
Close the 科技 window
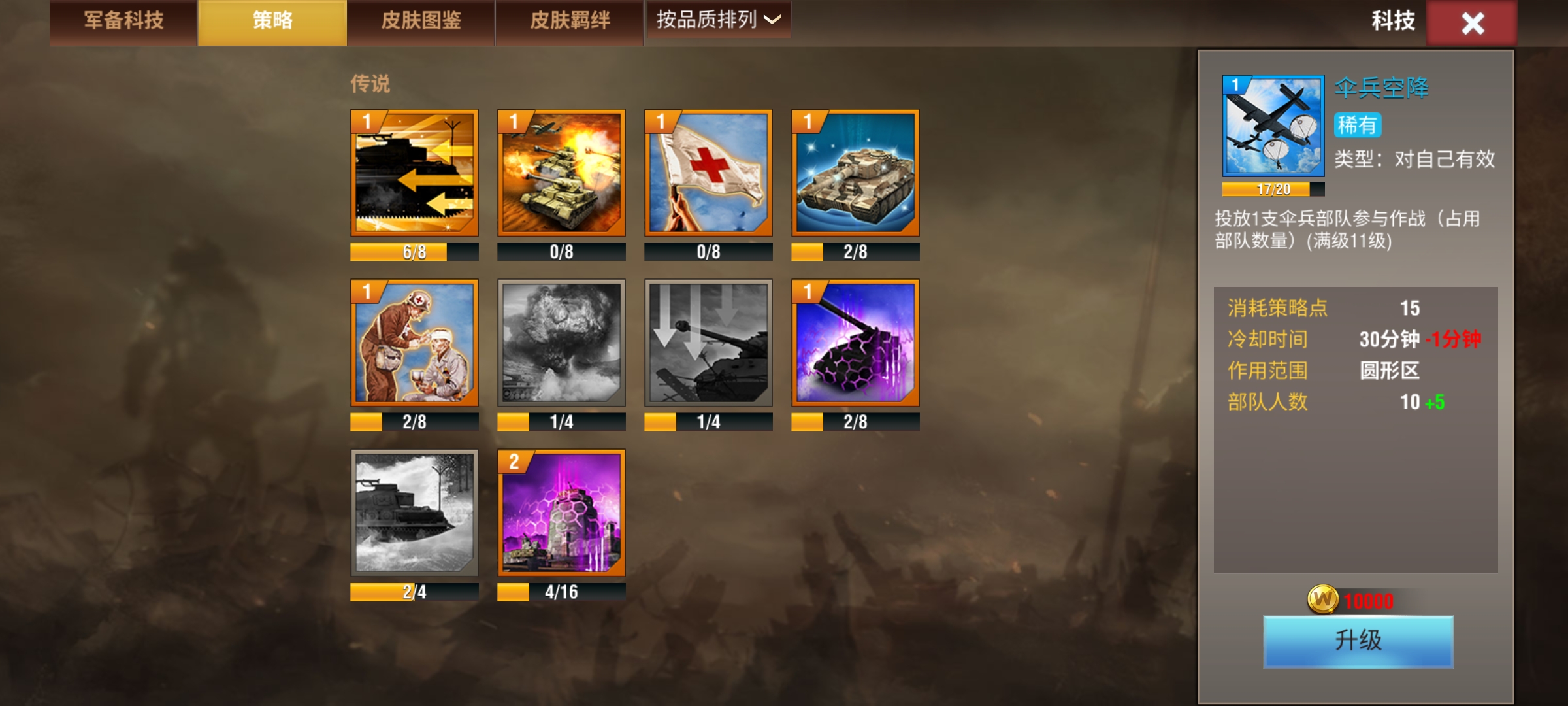[x=1472, y=24]
